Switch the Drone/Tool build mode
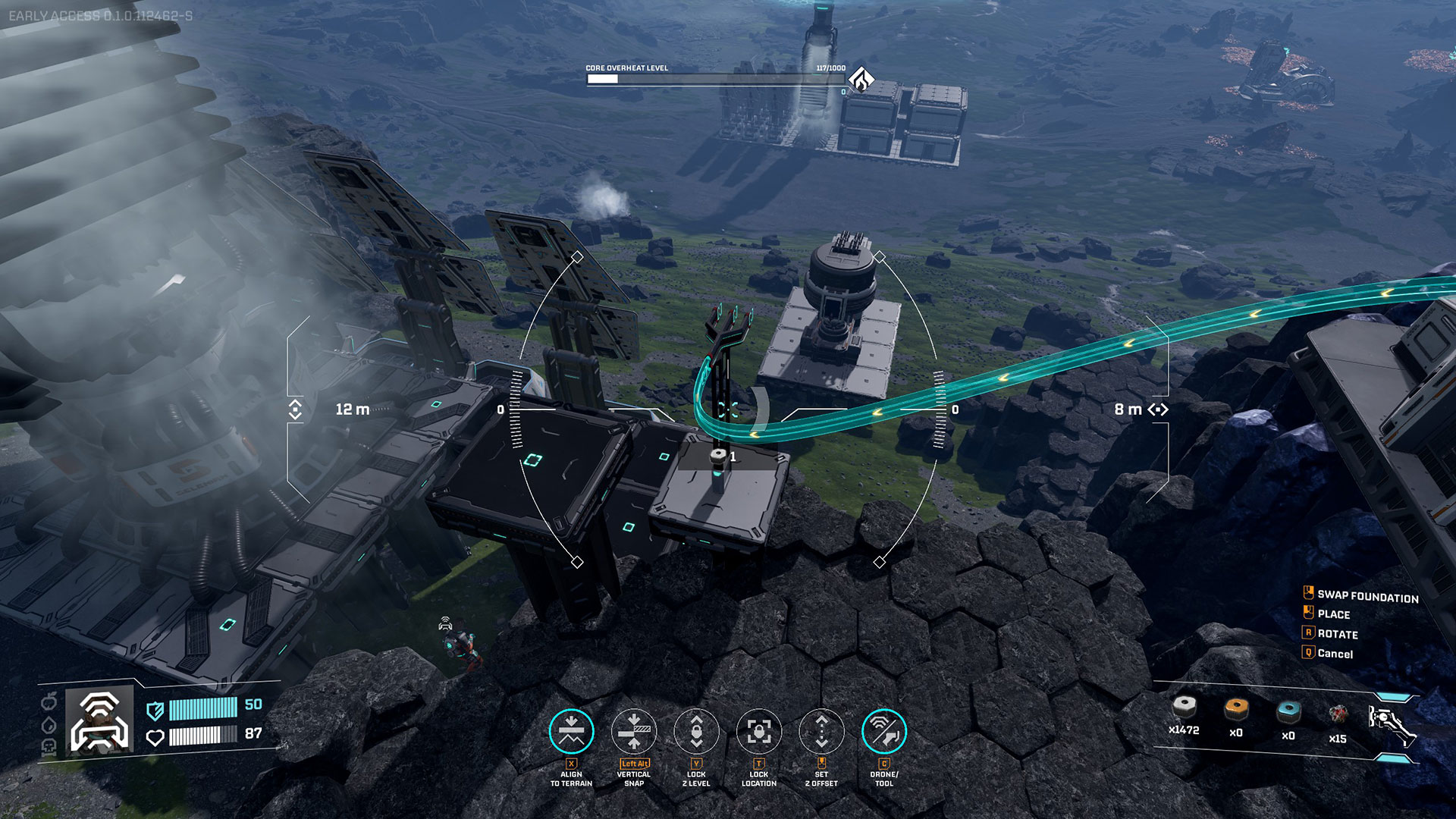 pyautogui.click(x=884, y=731)
